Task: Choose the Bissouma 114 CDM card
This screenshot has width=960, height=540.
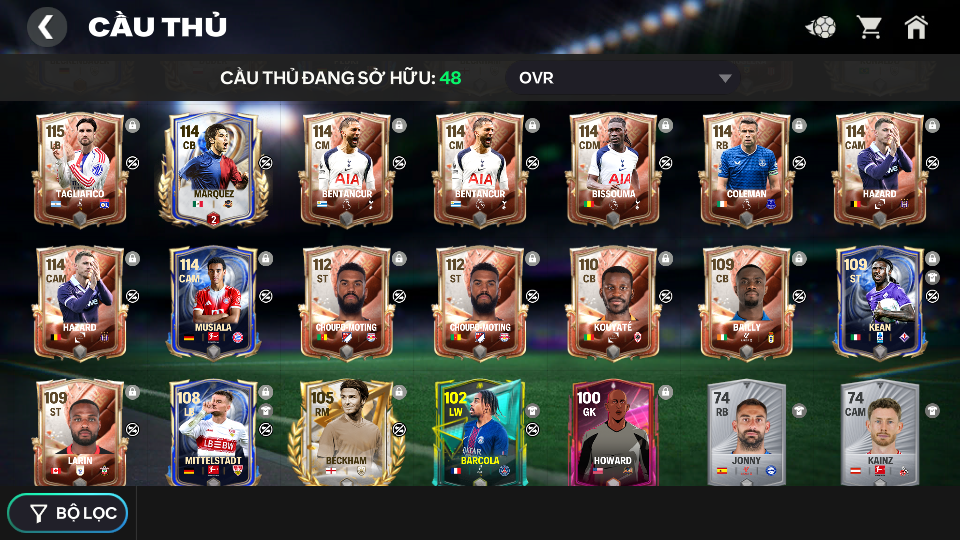Action: click(613, 167)
